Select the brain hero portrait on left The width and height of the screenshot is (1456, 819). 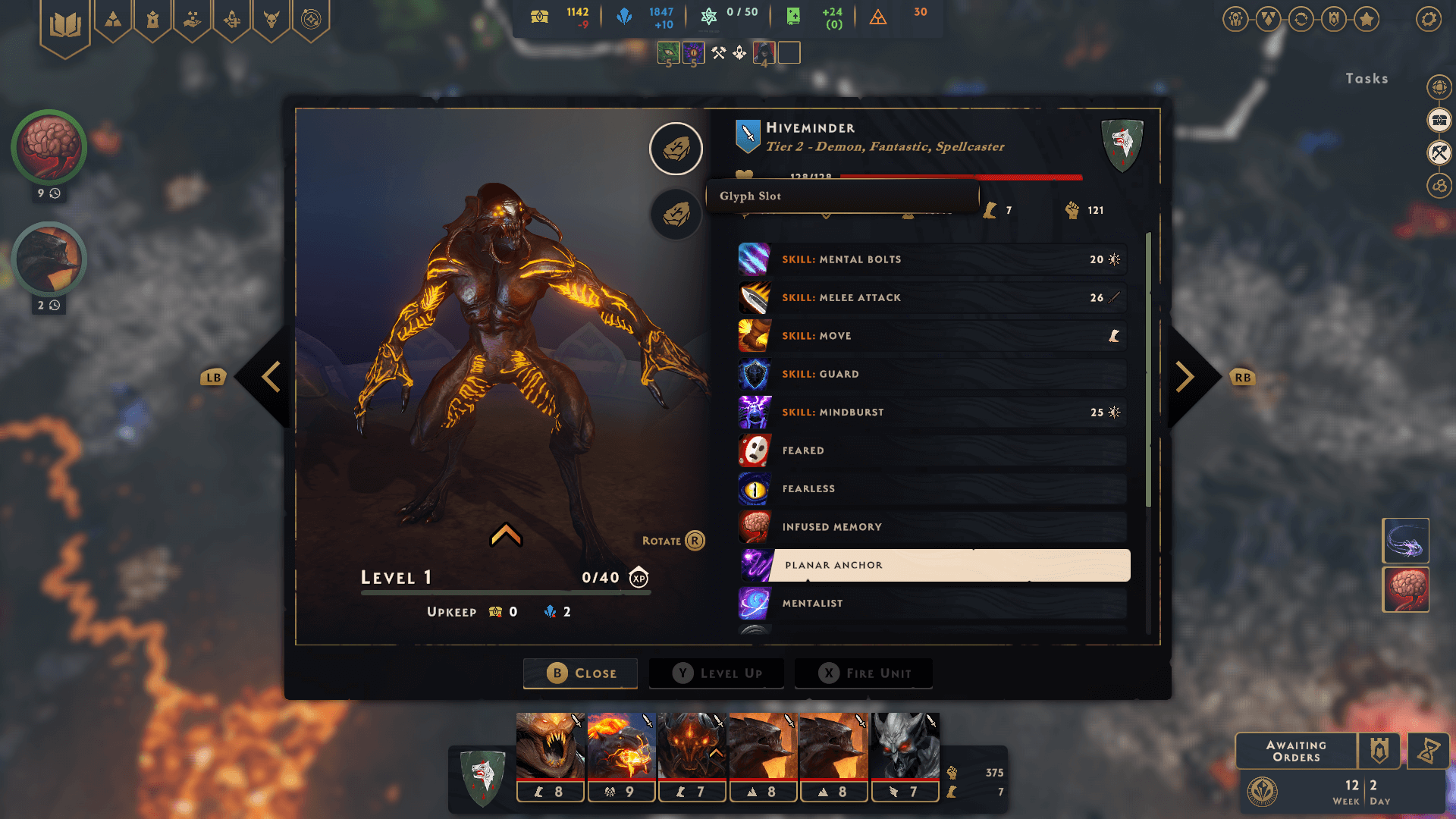(x=49, y=147)
